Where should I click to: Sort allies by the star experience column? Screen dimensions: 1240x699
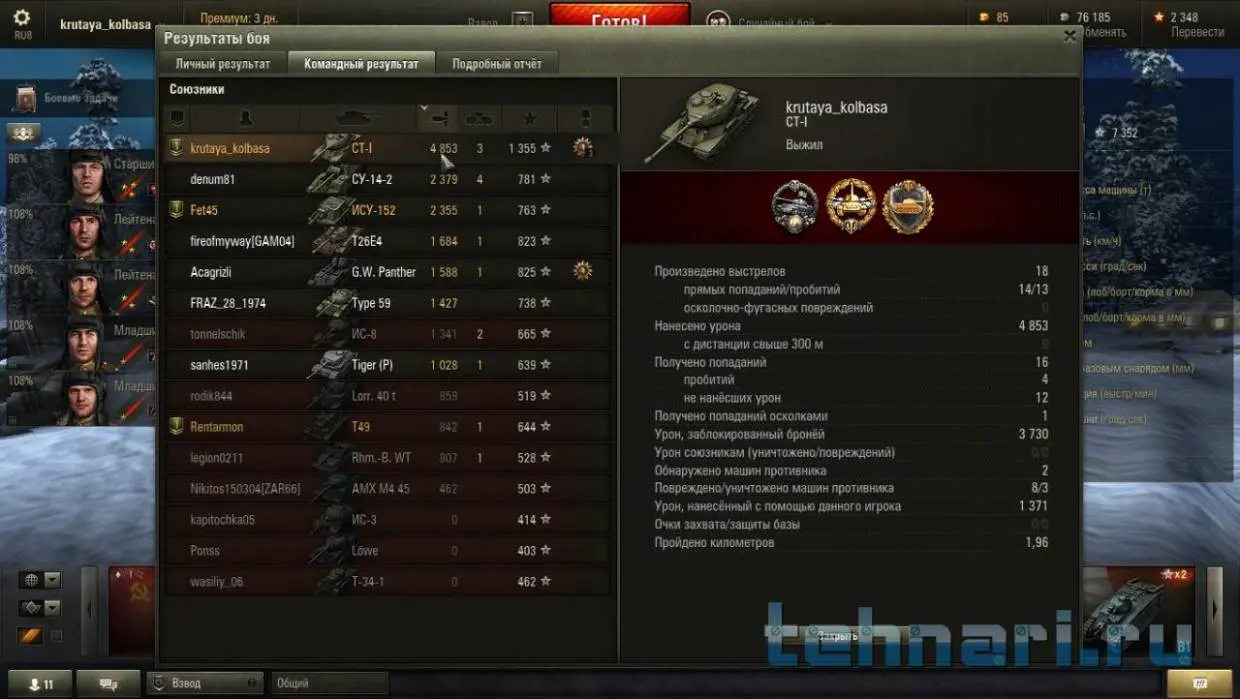tap(529, 118)
